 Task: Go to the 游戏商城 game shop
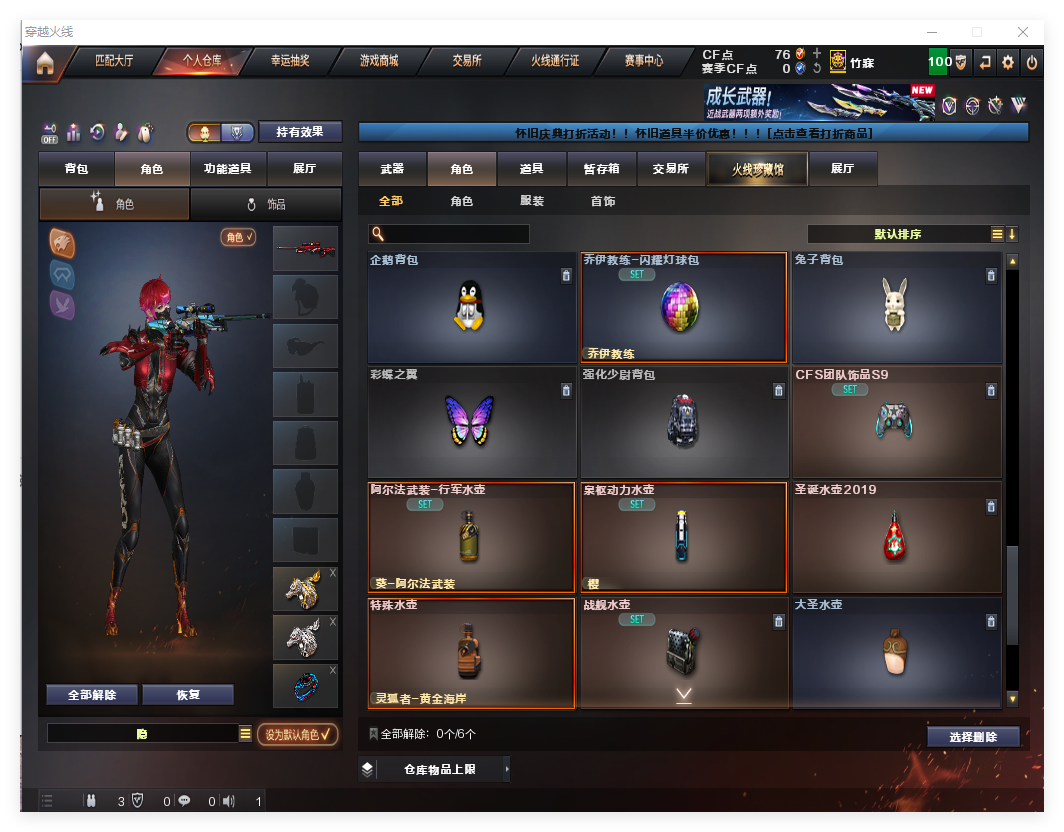(379, 61)
